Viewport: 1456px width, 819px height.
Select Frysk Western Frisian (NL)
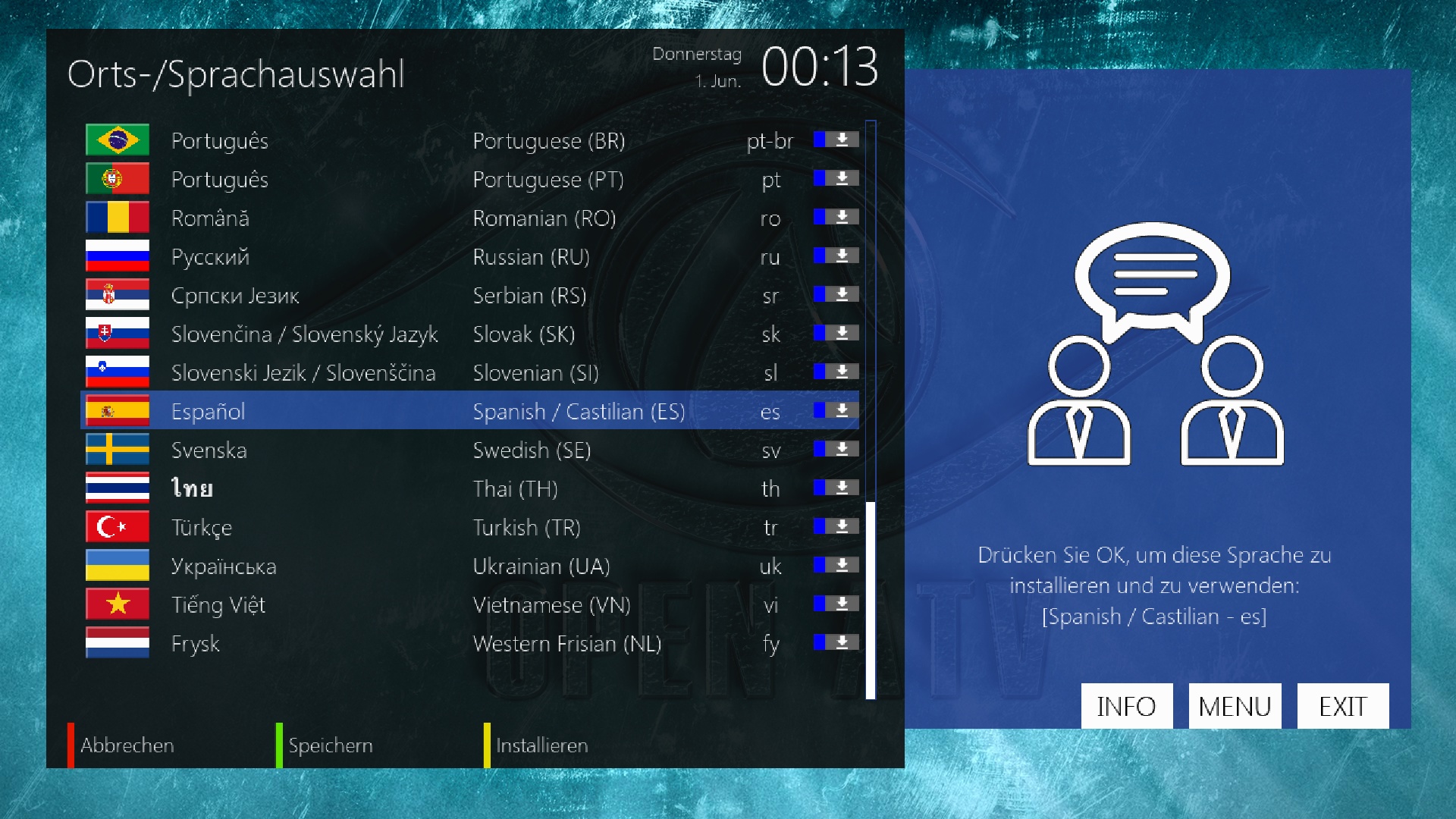point(470,644)
